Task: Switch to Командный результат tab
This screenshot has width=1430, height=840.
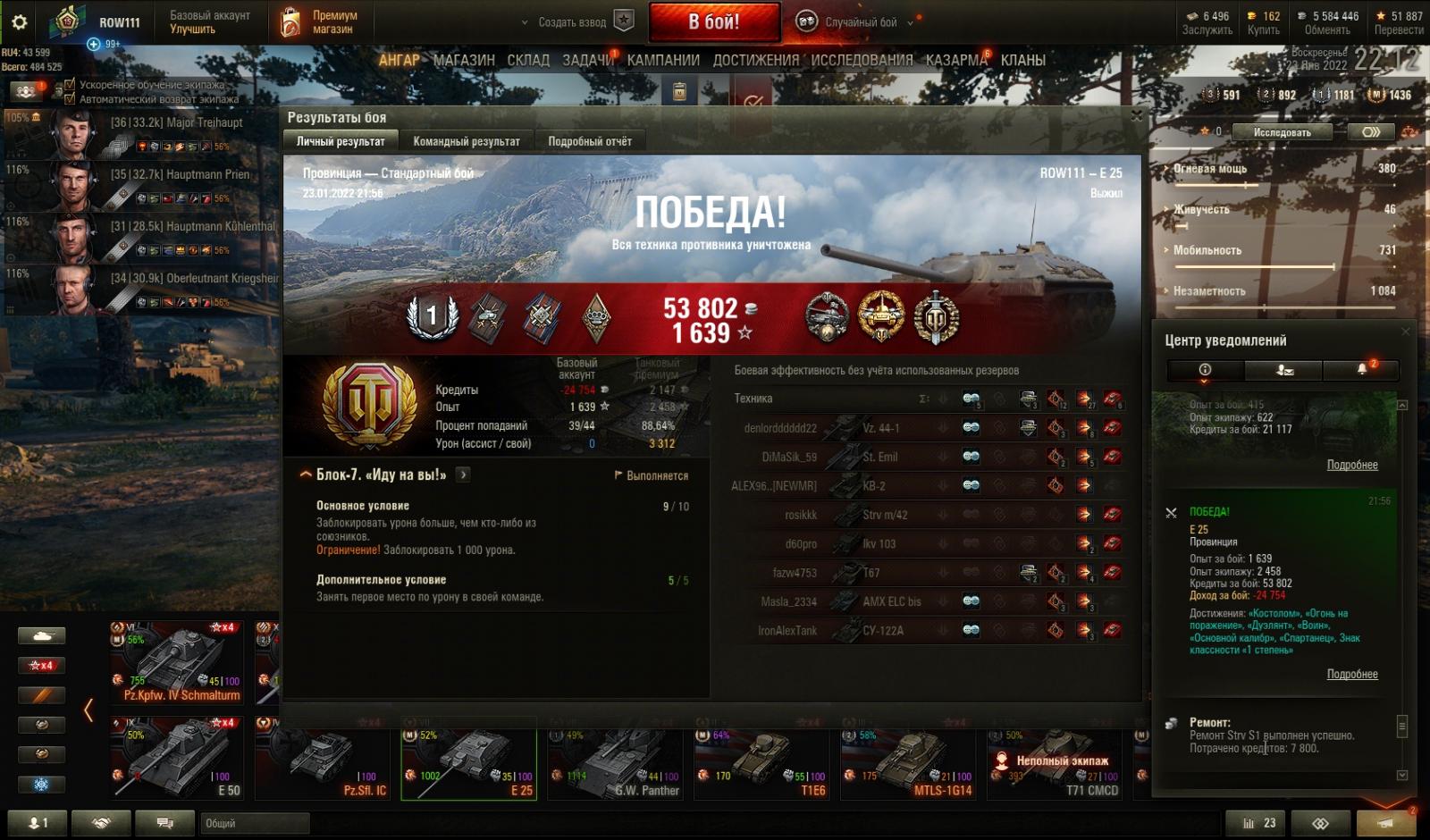Action: click(x=466, y=141)
